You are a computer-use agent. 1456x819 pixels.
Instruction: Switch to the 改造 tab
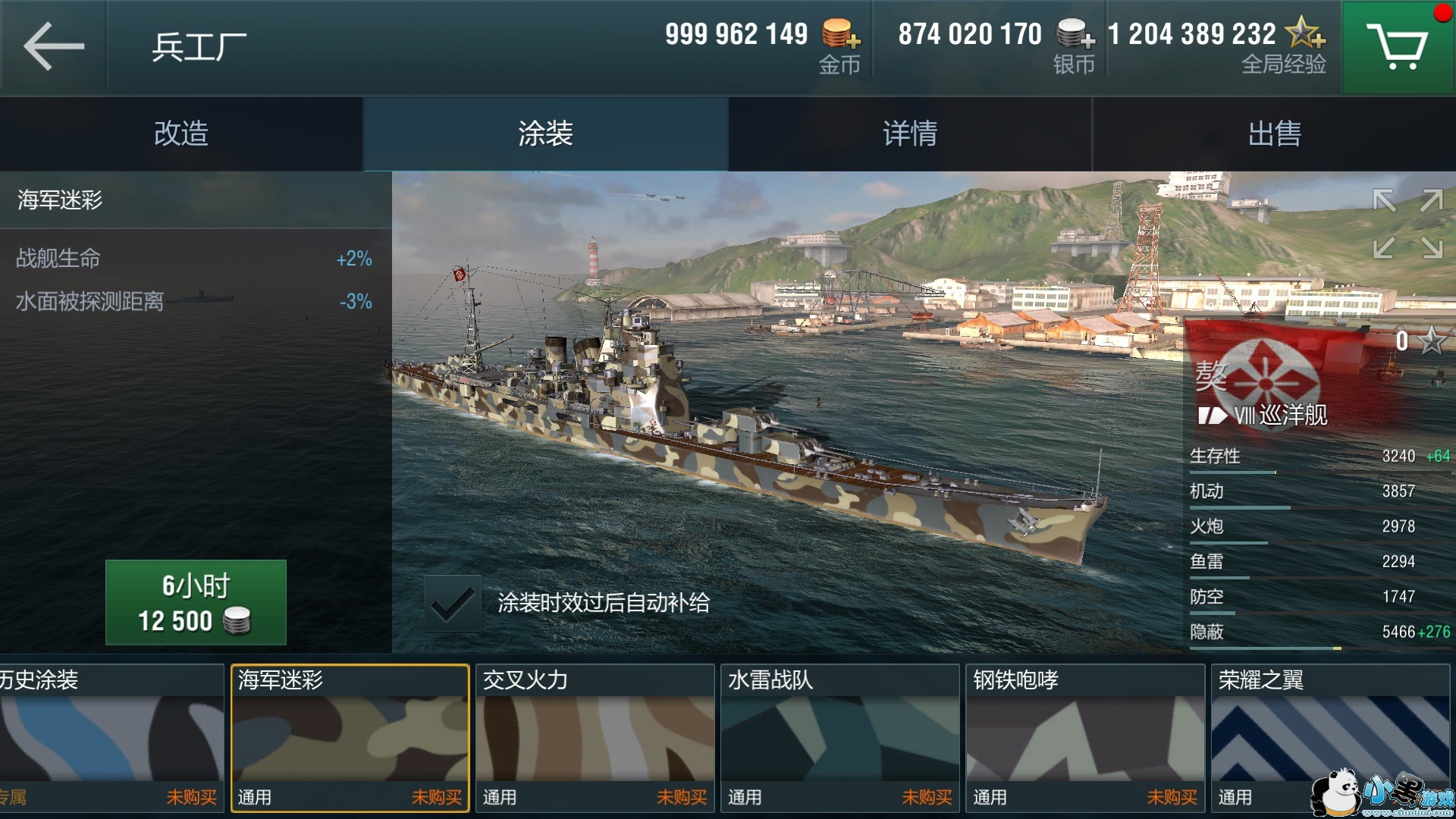click(x=181, y=133)
